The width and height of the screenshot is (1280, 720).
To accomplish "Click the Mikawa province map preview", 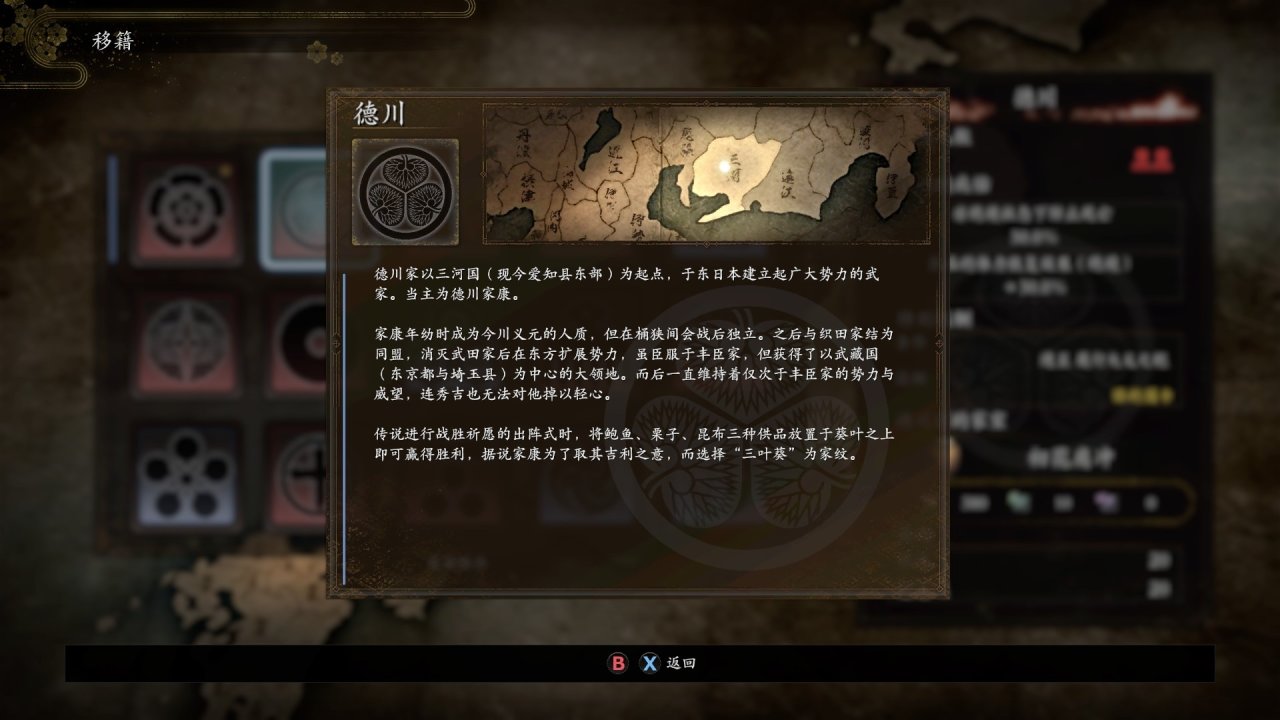I will (x=705, y=176).
